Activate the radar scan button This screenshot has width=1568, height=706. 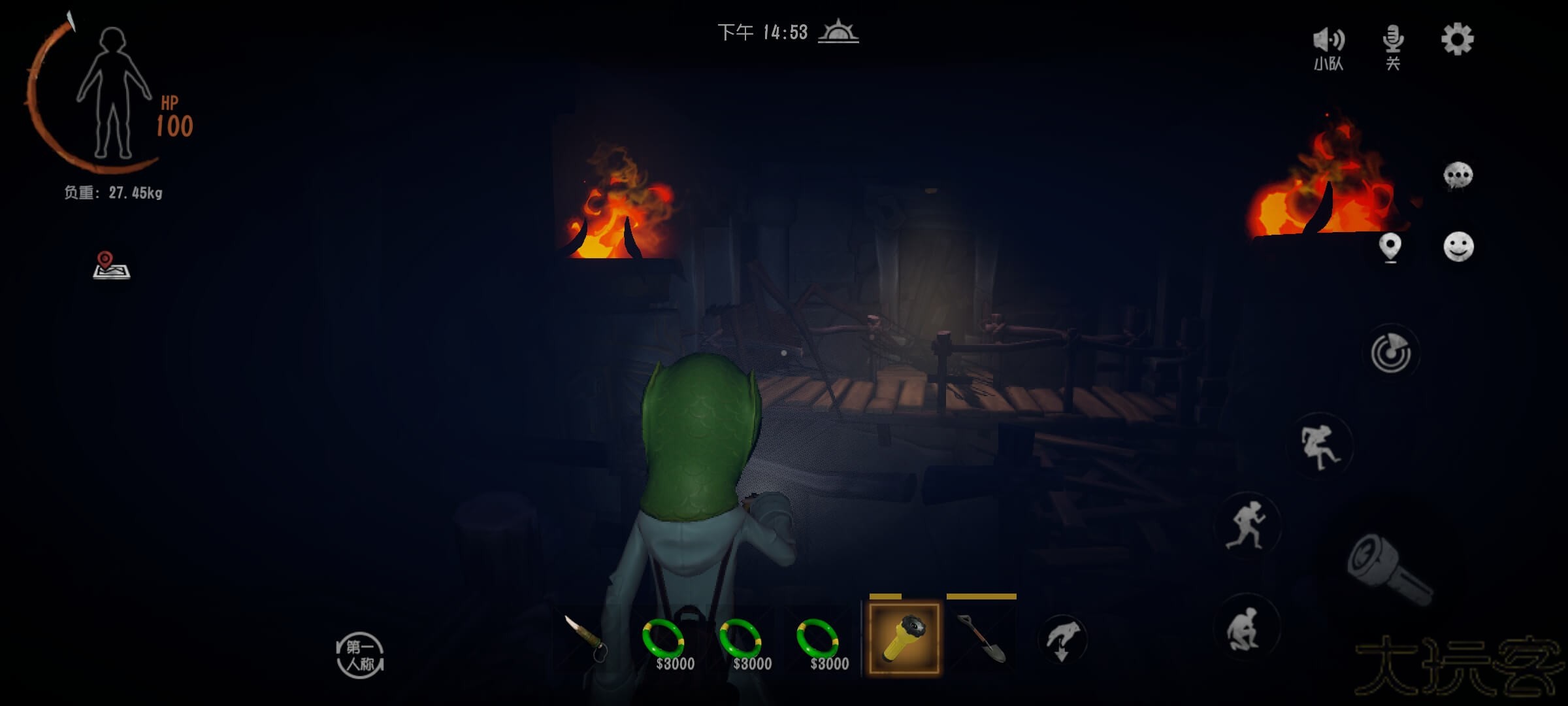pyautogui.click(x=1391, y=354)
